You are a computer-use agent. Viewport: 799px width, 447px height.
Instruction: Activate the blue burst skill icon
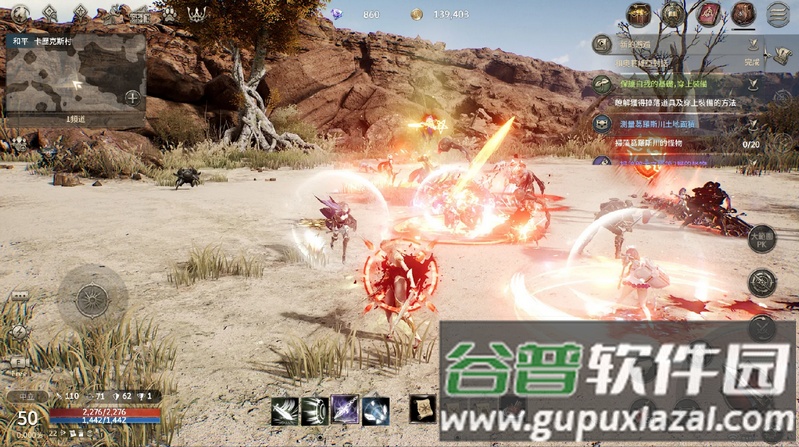pyautogui.click(x=375, y=411)
